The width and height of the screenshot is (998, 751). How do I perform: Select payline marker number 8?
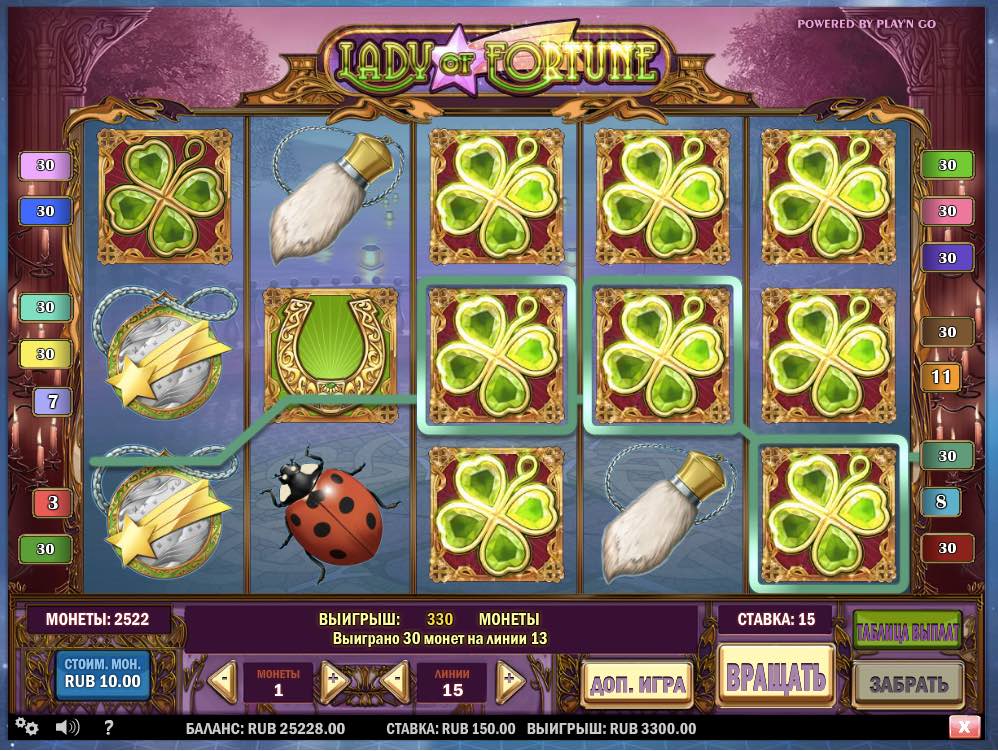pyautogui.click(x=940, y=501)
